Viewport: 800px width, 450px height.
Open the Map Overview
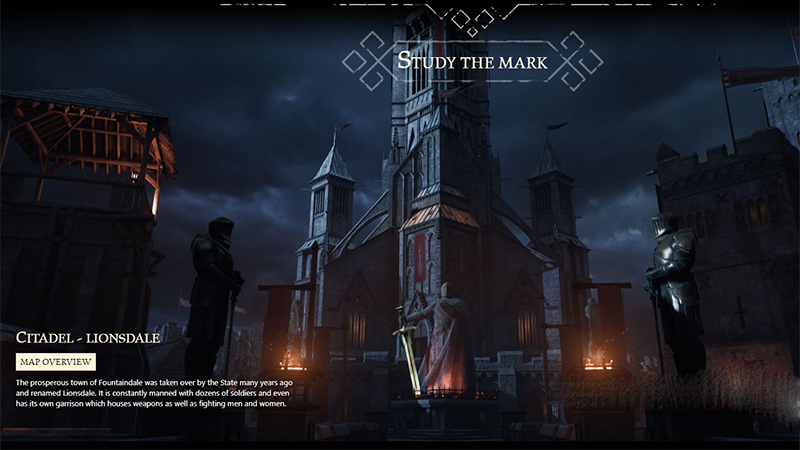[x=56, y=361]
